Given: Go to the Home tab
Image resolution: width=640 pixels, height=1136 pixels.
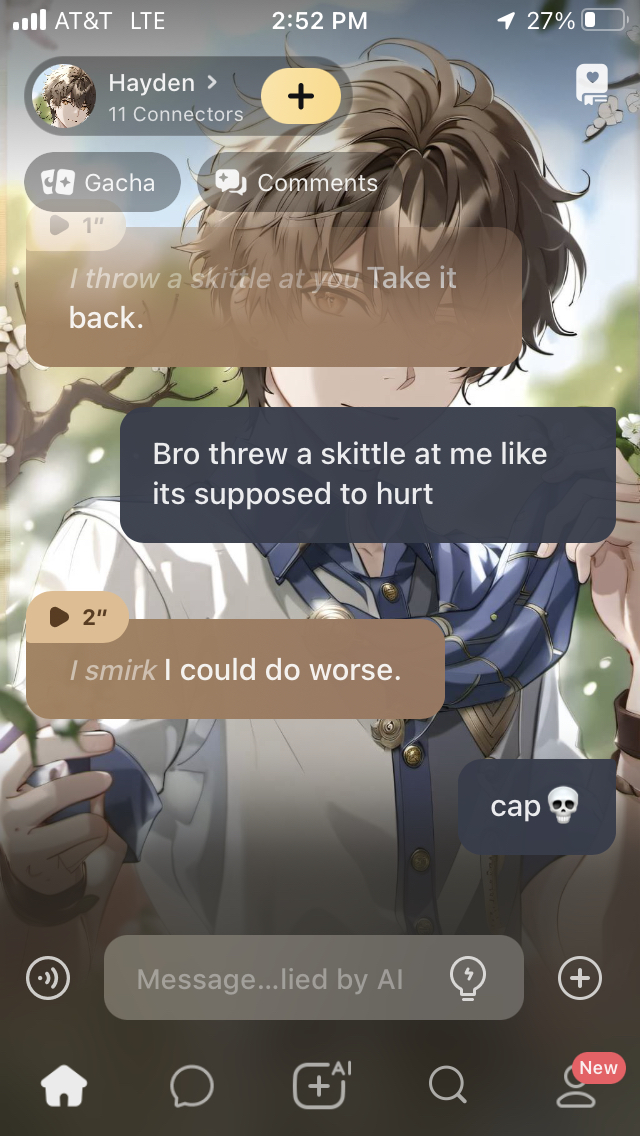Looking at the screenshot, I should point(64,1086).
